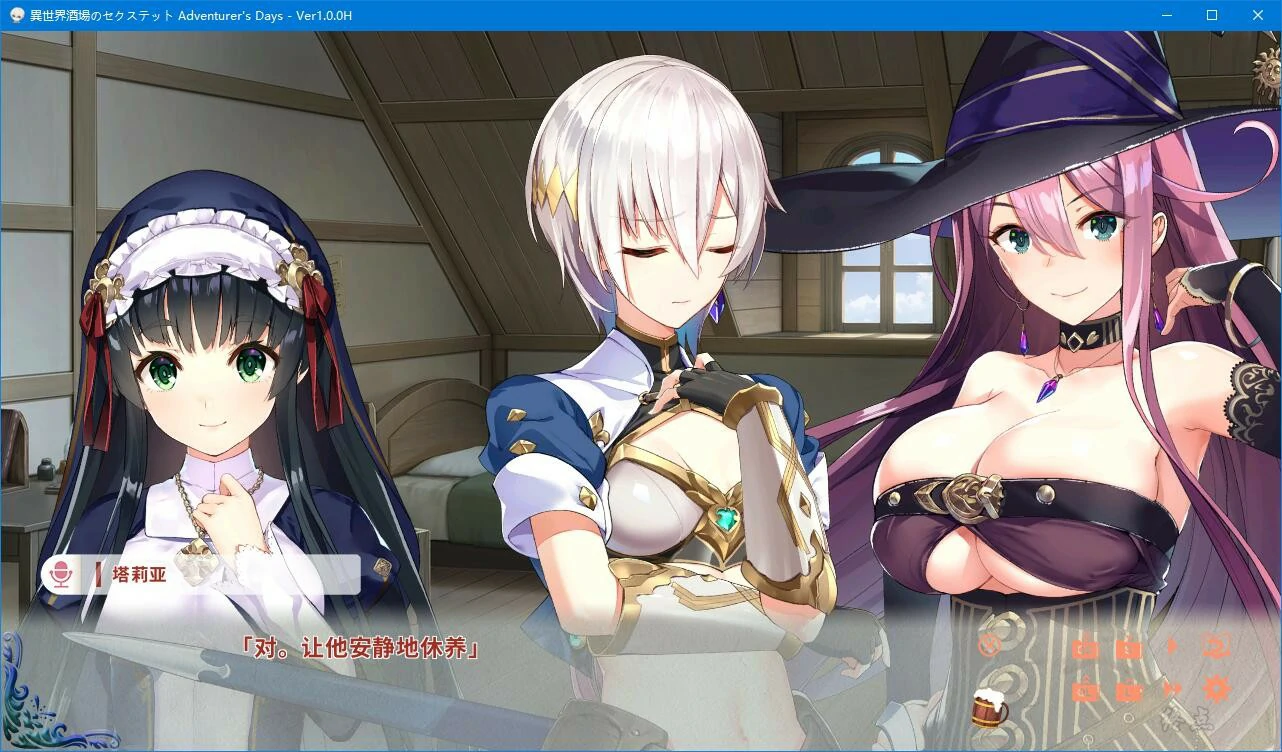Open the save menu via the S icon
This screenshot has height=752, width=1282.
pos(1130,647)
